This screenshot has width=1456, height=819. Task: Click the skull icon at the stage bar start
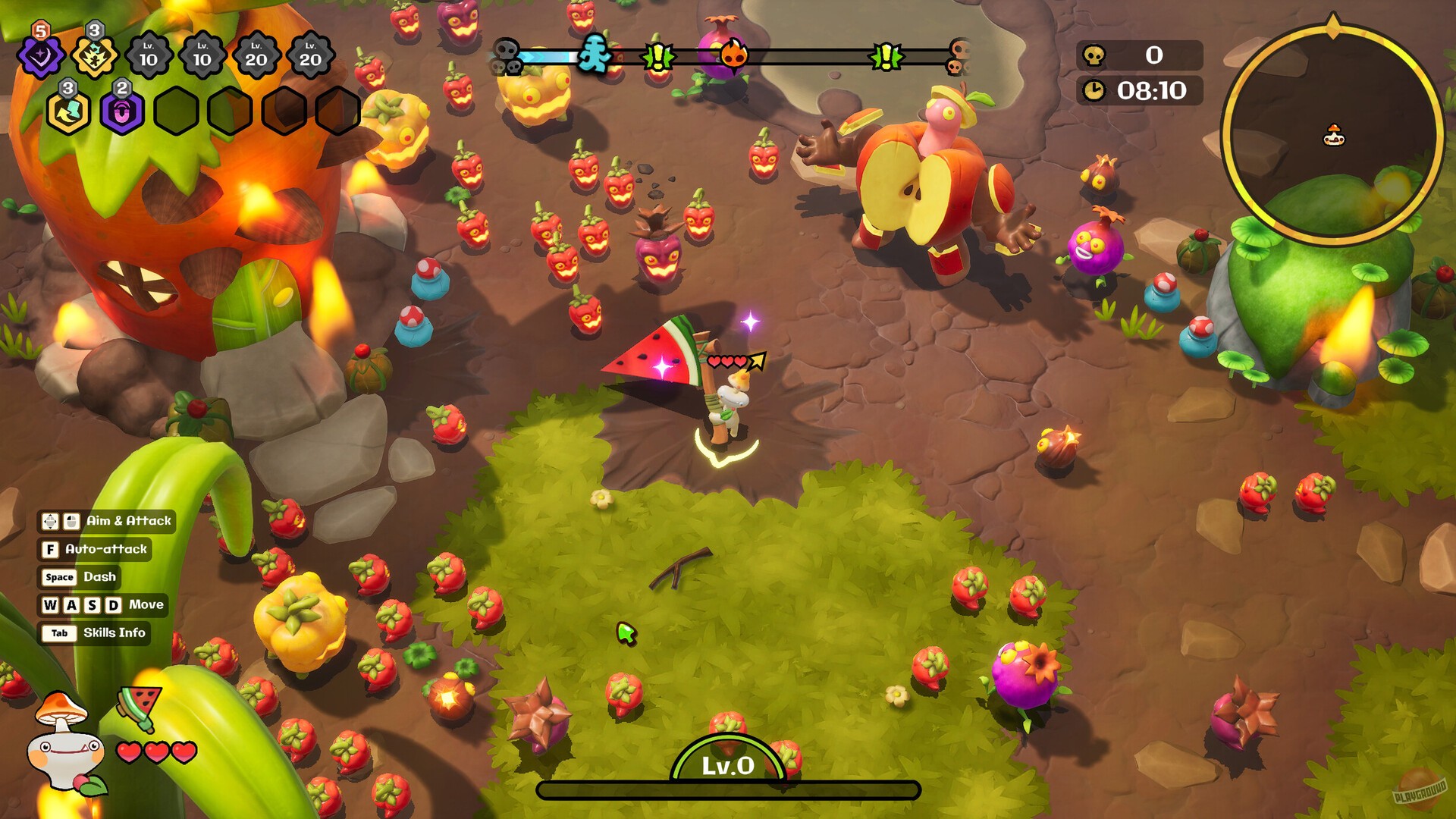(507, 55)
